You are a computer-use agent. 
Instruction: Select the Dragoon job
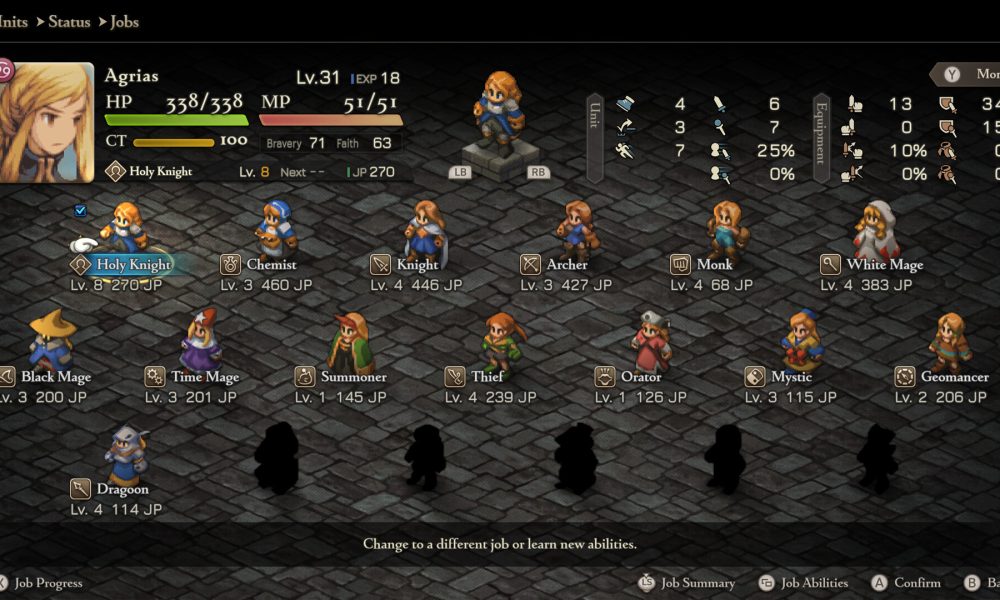click(122, 489)
